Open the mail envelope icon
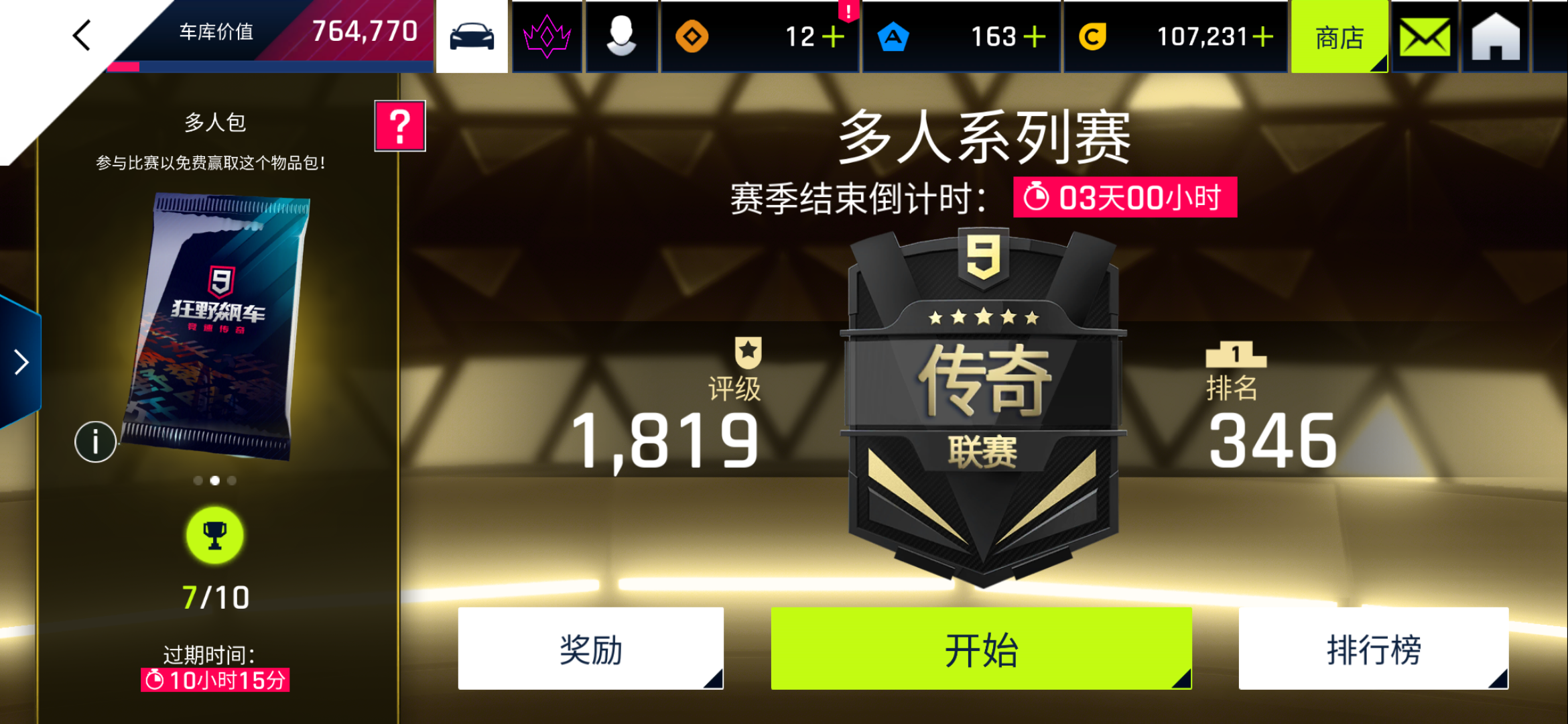 coord(1423,37)
